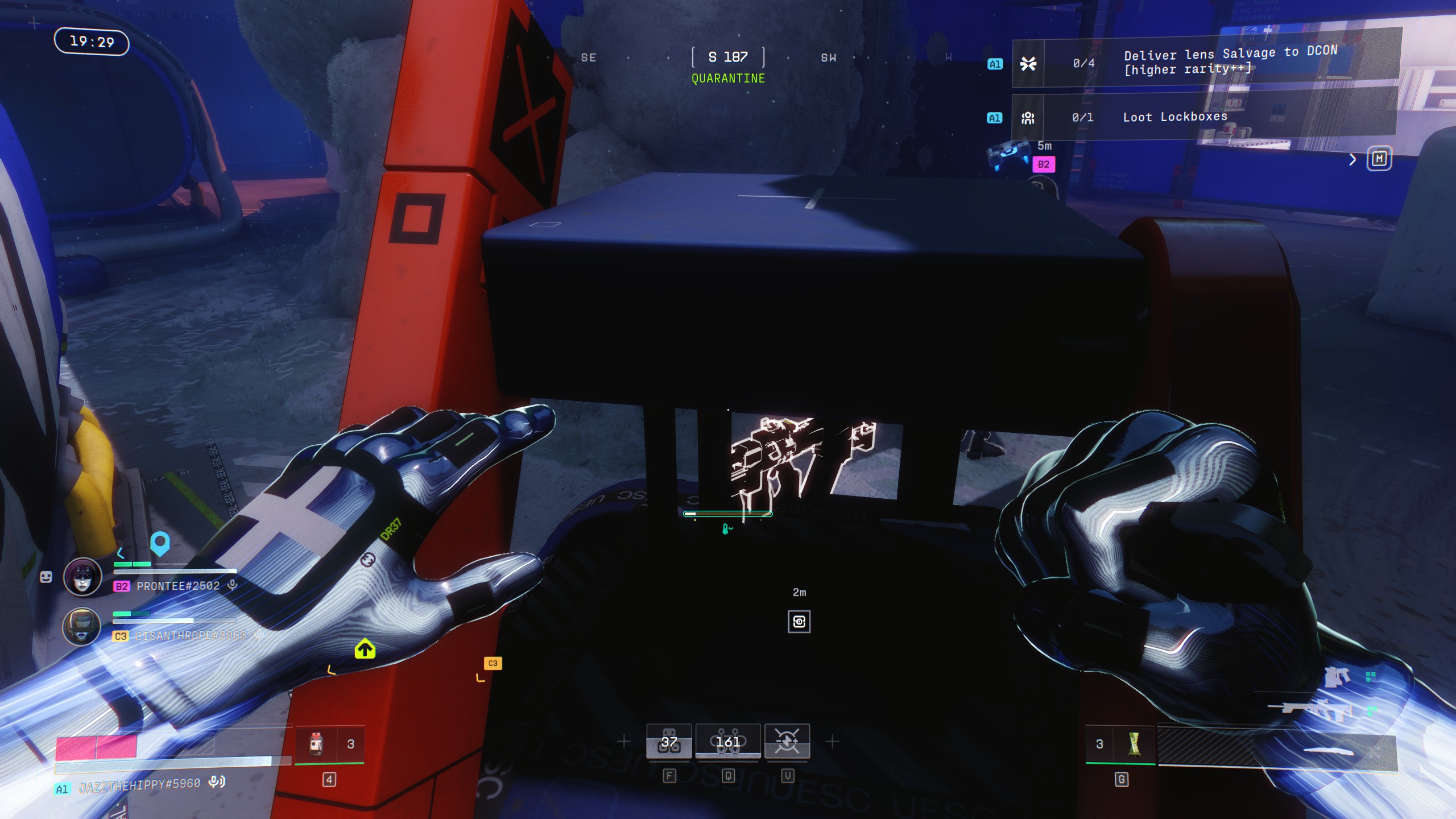Click the orange C3 teammate marker

(x=493, y=663)
